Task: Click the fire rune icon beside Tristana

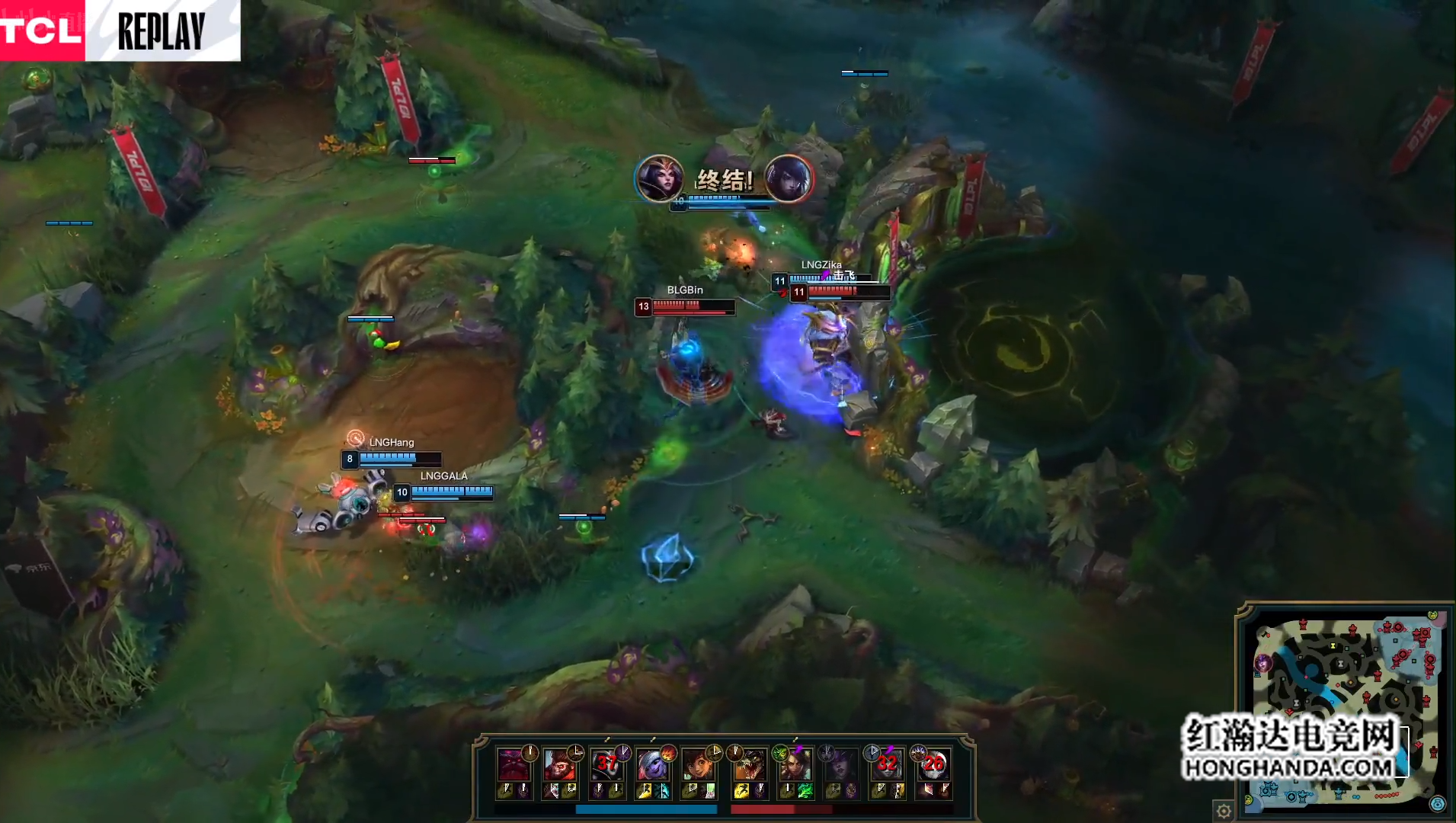Action: (668, 753)
